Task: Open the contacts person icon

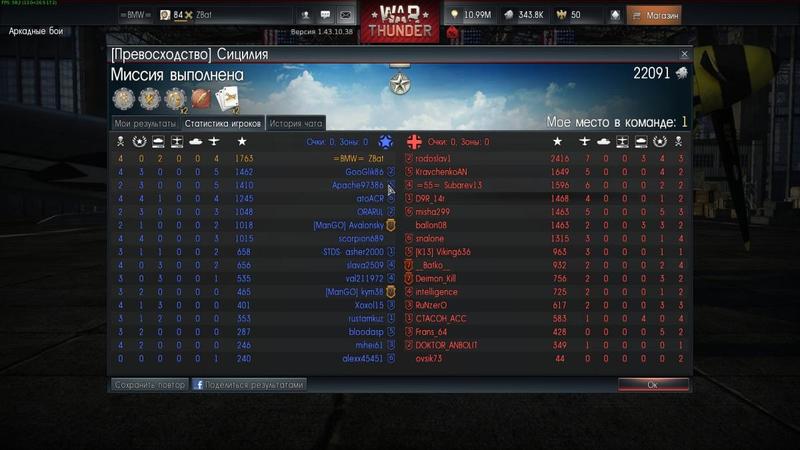Action: (304, 16)
